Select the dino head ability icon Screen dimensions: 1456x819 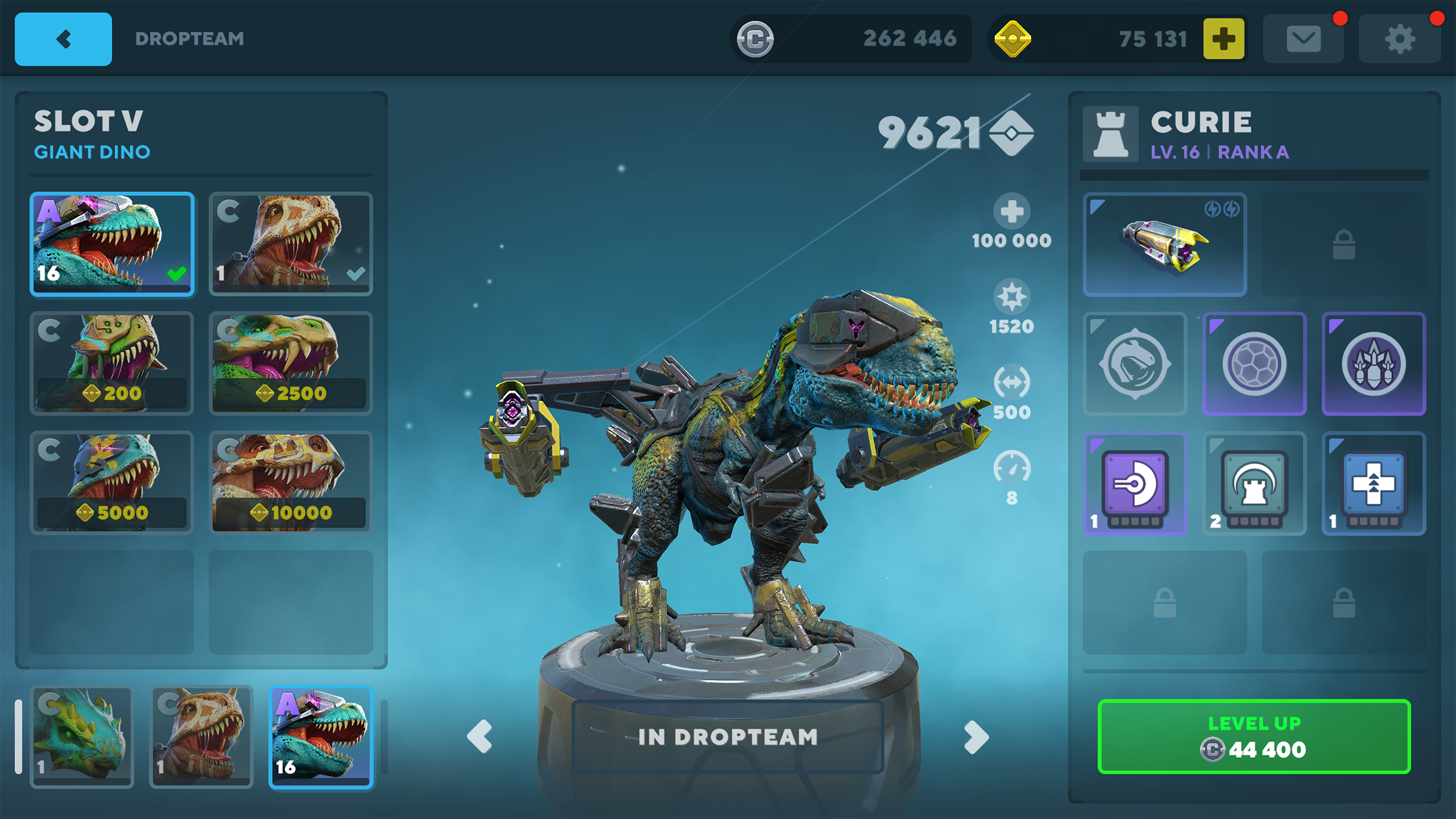click(1134, 365)
